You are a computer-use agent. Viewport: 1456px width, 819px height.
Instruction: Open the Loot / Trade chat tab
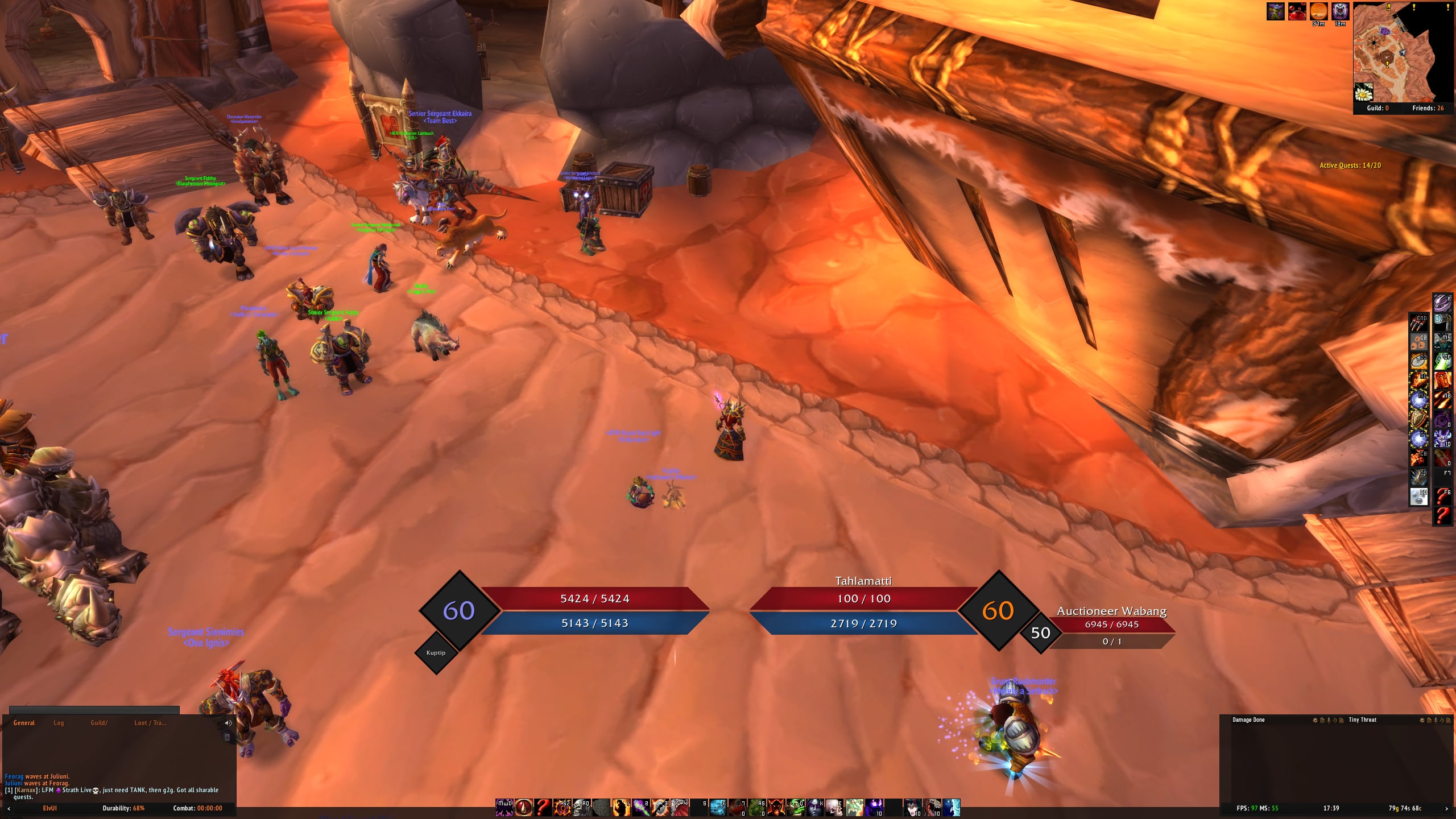click(150, 723)
